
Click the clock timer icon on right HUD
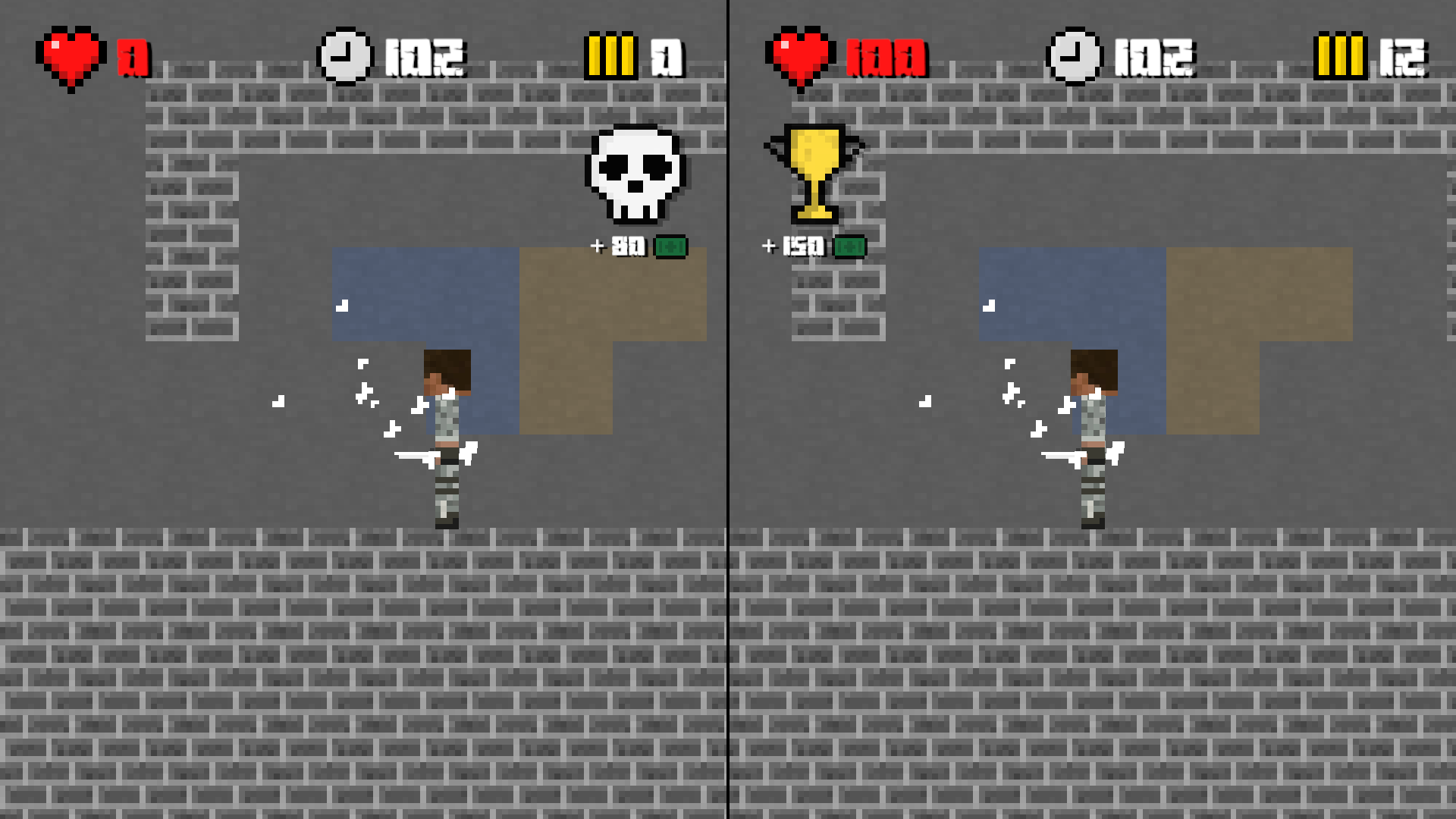[x=1074, y=55]
